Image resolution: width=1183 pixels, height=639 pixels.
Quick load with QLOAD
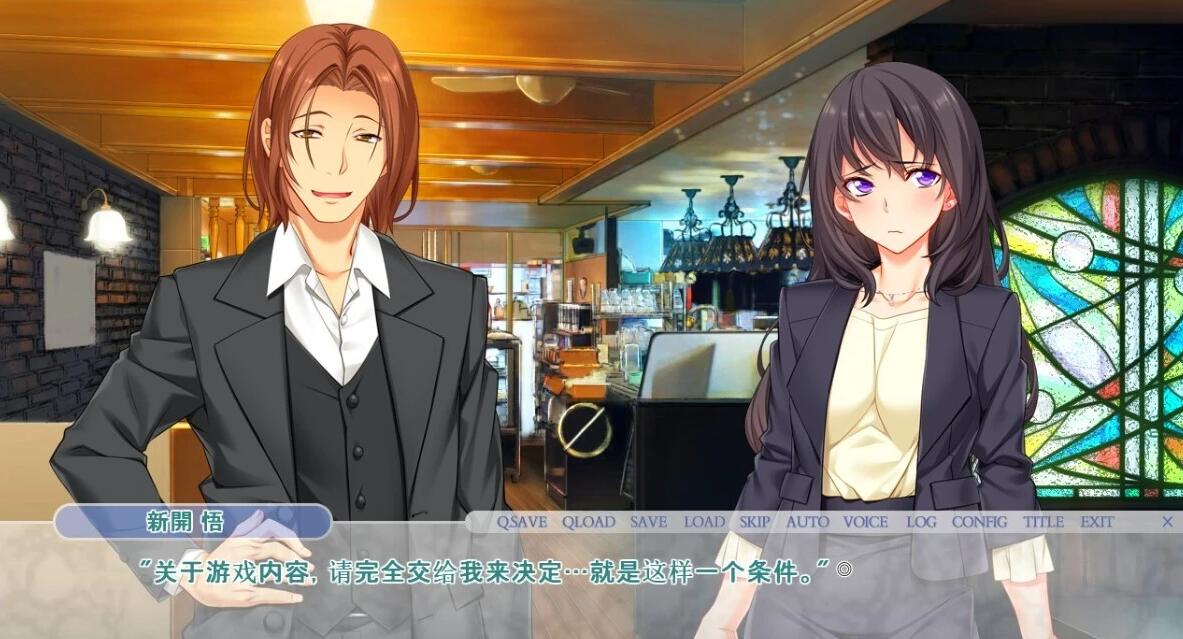588,522
